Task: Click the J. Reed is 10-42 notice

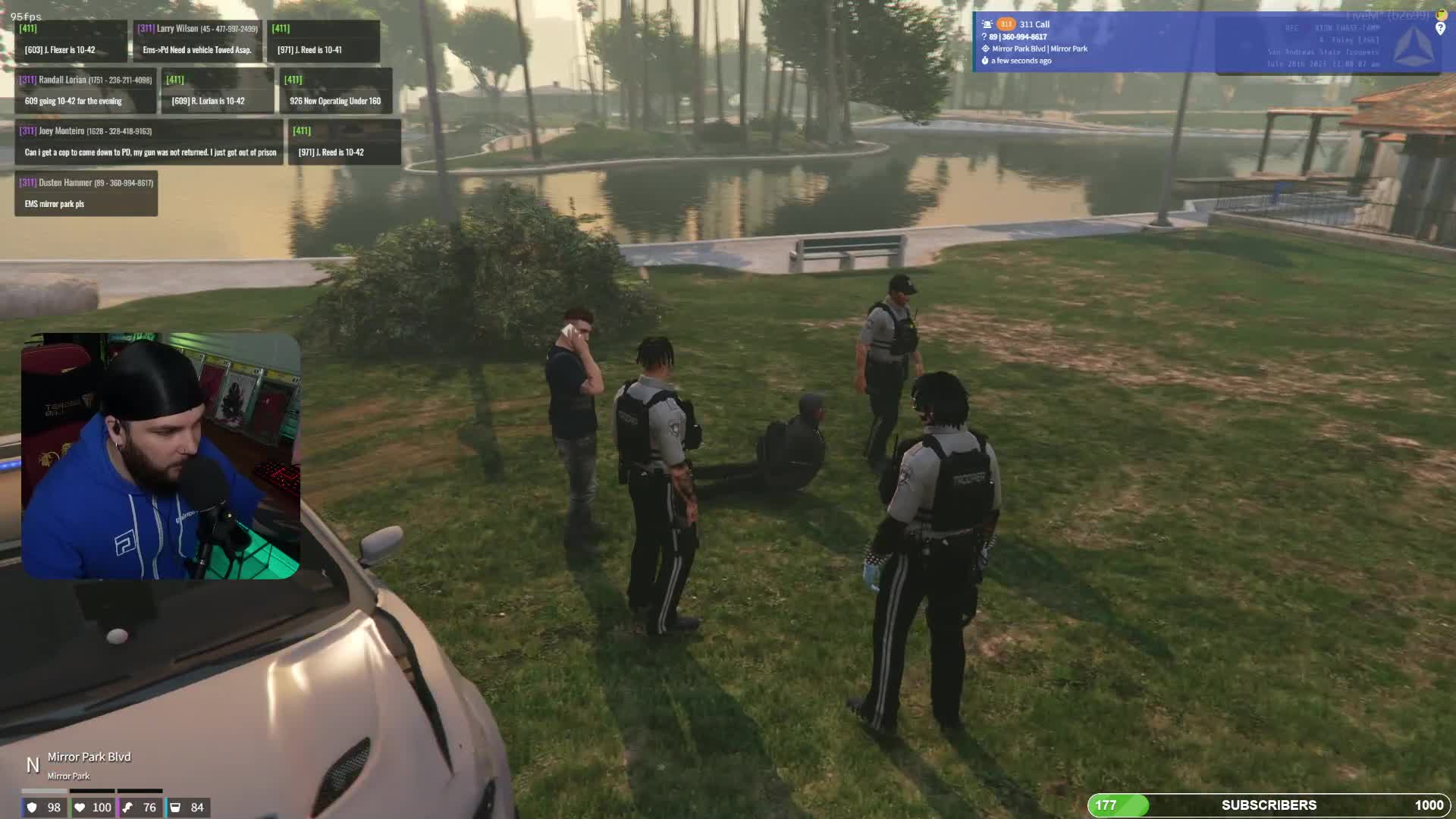Action: click(344, 143)
